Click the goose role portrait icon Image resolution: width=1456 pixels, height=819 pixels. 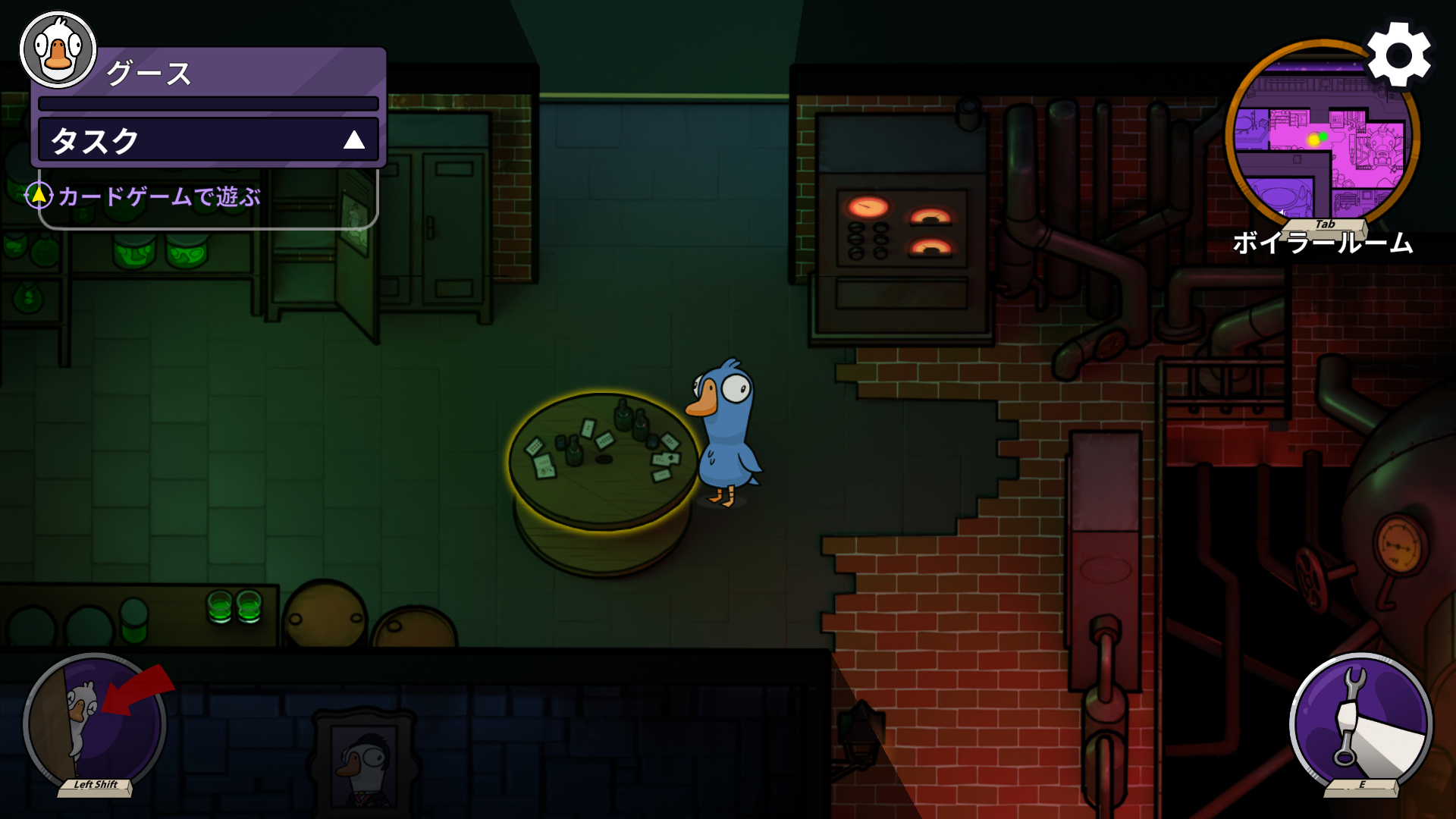click(x=58, y=50)
